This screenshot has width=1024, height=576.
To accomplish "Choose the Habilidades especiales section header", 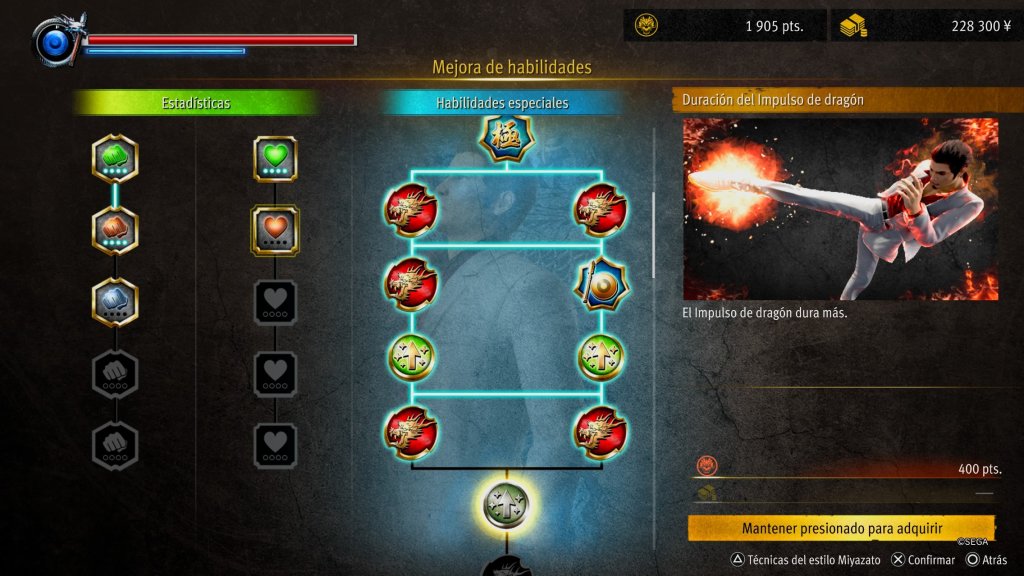I will (502, 103).
